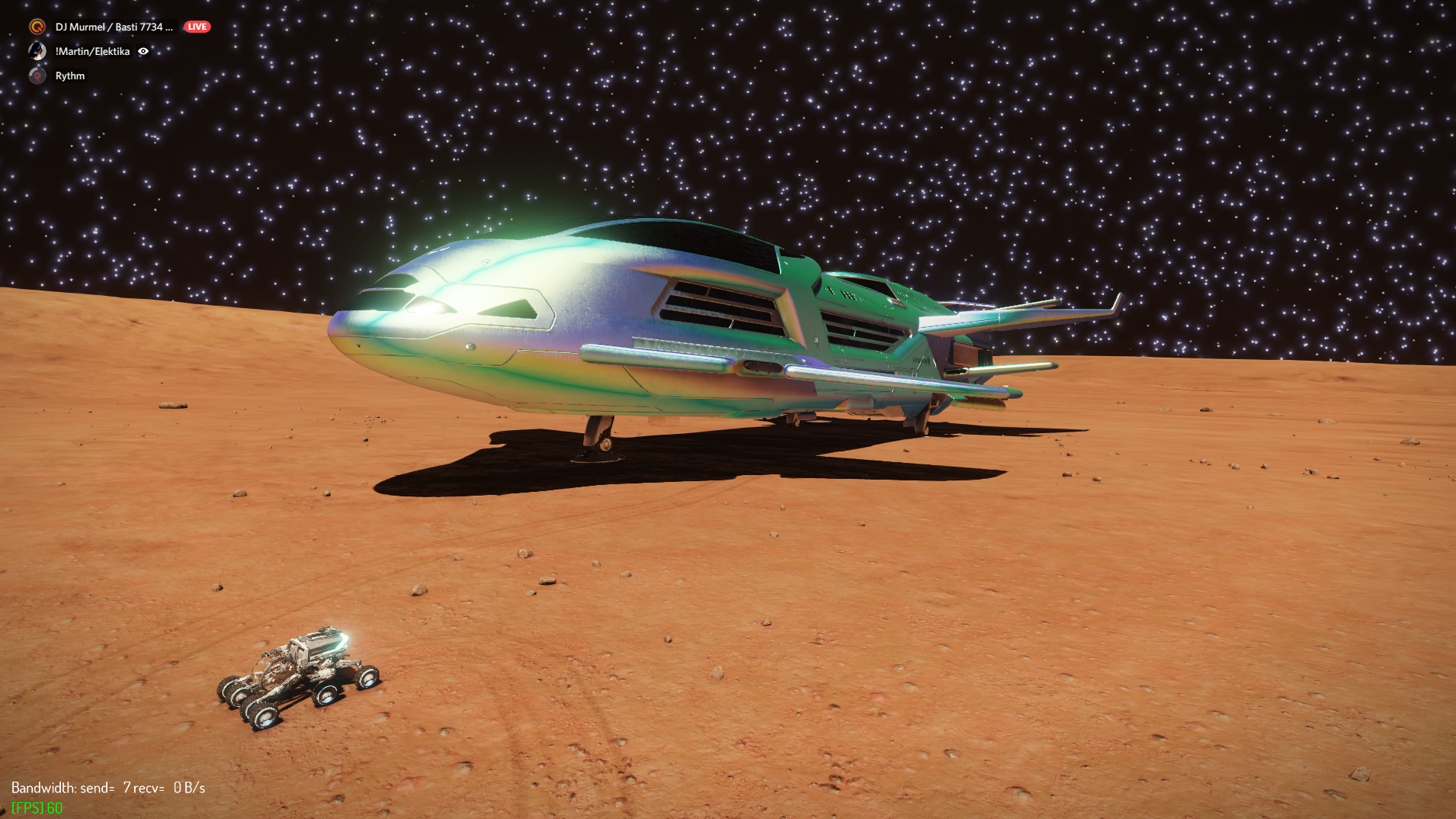1456x819 pixels.
Task: Select DJ Murmel in the voice overlay
Action: coord(113,27)
